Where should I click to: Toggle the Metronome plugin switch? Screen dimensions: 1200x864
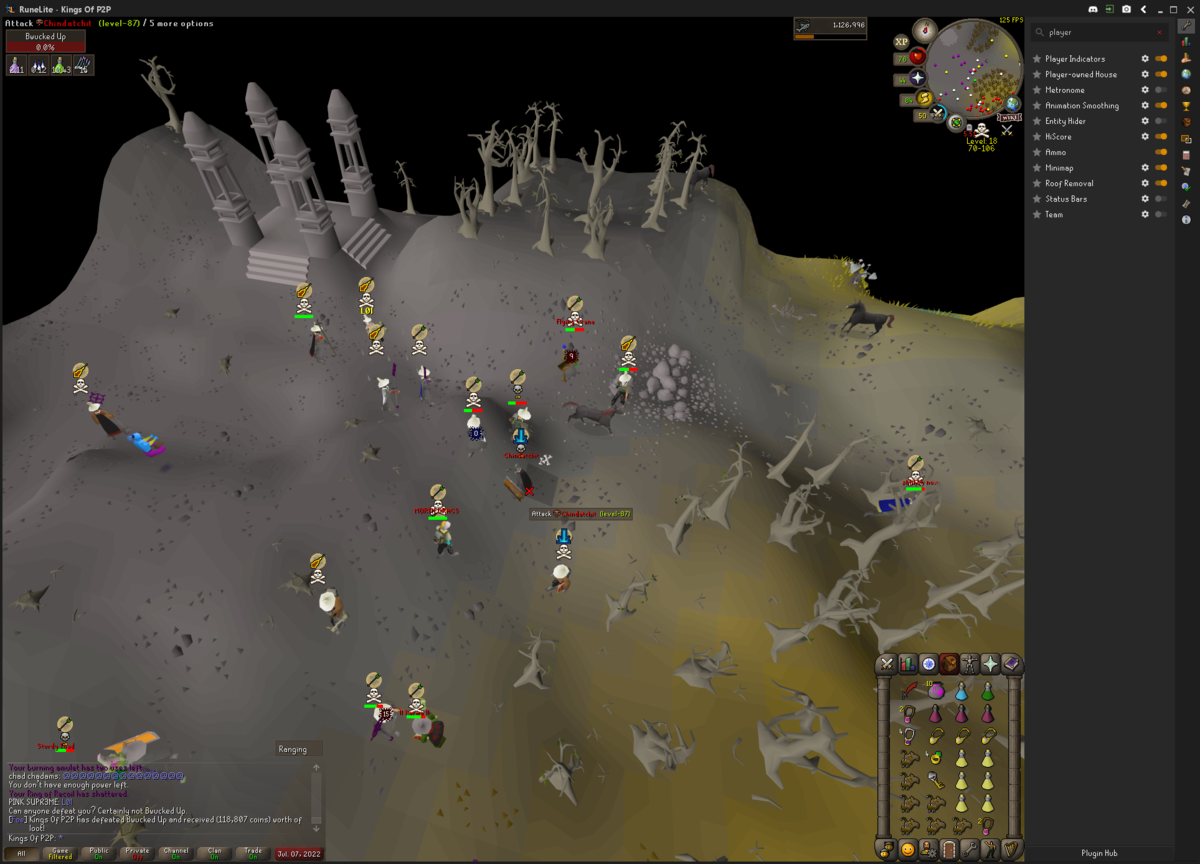point(1160,90)
